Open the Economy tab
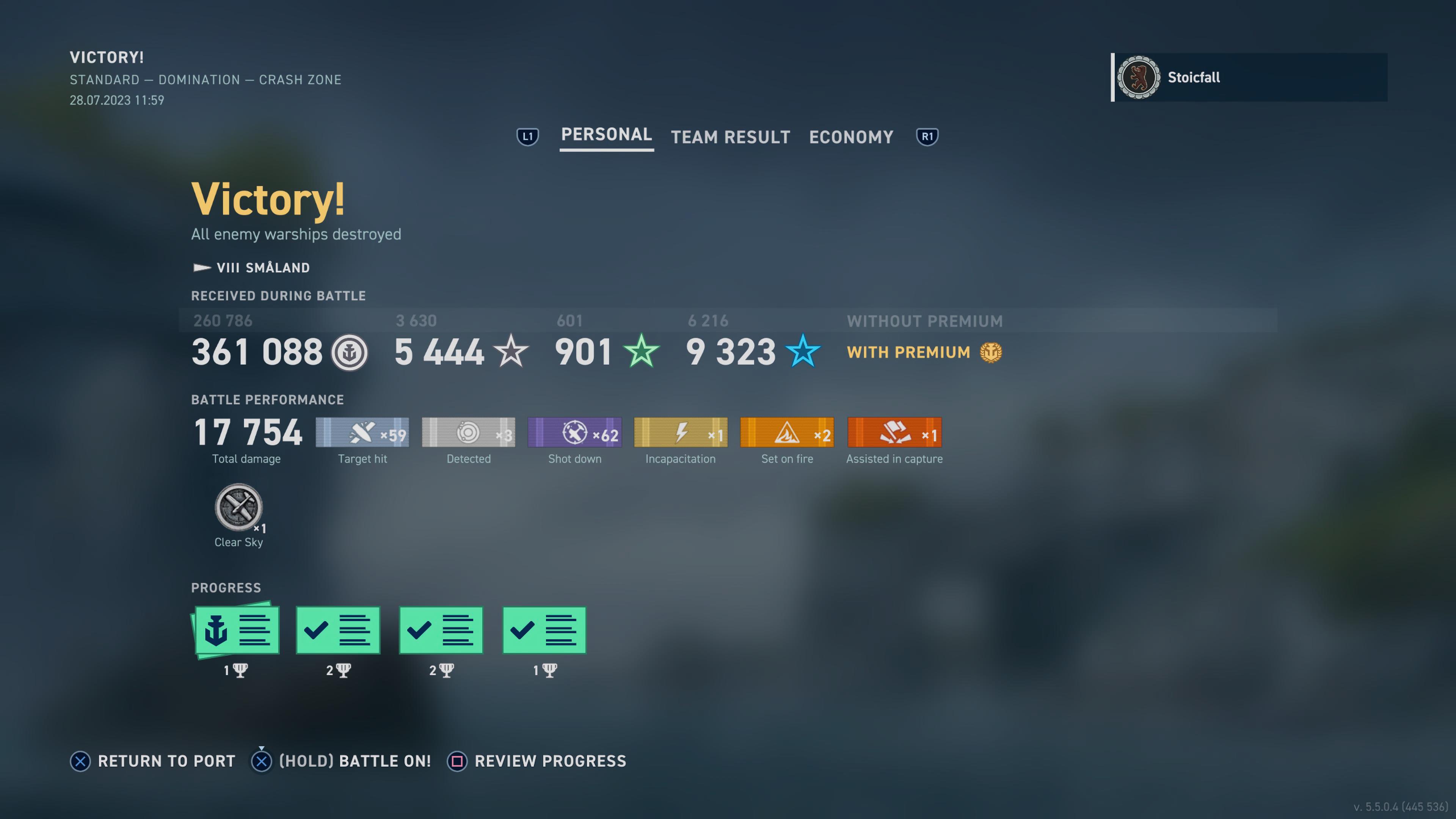The height and width of the screenshot is (819, 1456). [850, 137]
